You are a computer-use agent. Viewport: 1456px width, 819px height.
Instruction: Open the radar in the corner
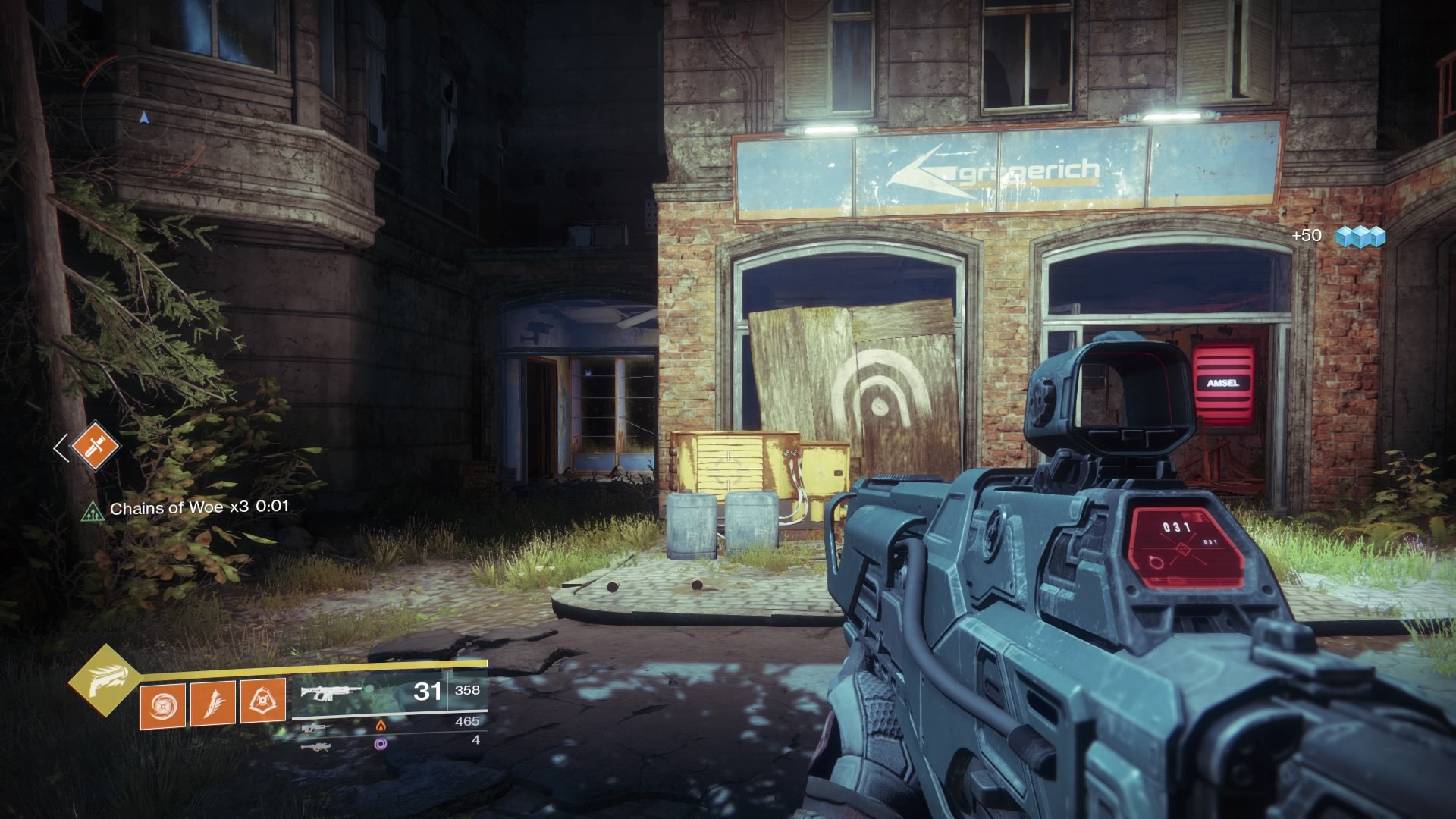click(x=143, y=115)
